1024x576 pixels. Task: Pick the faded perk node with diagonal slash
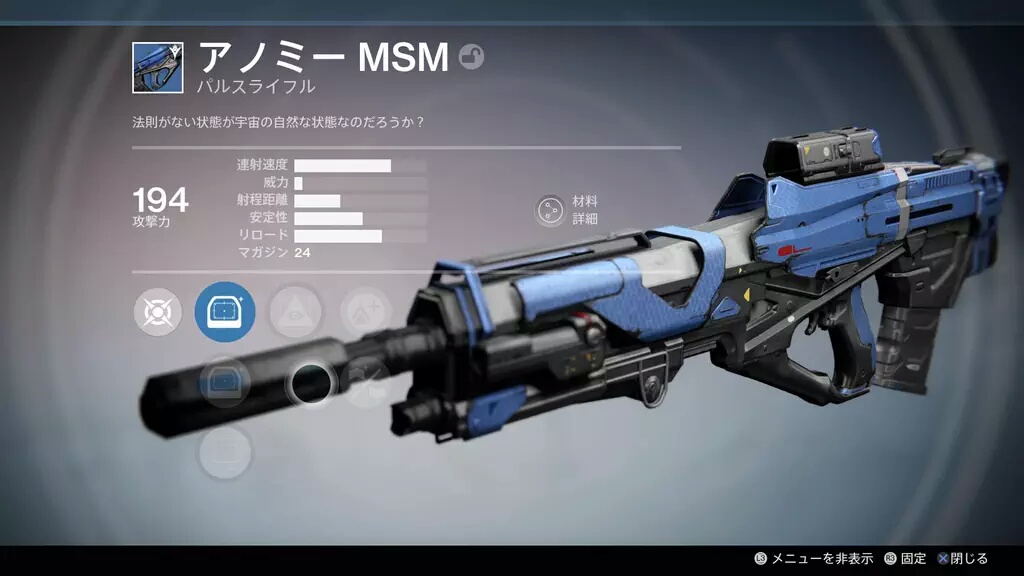pos(365,382)
